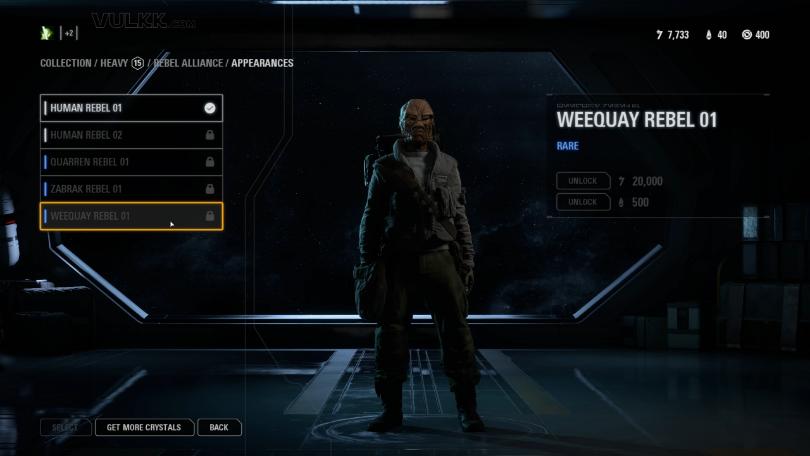Select the Human Rebel 01 appearance

[x=130, y=108]
